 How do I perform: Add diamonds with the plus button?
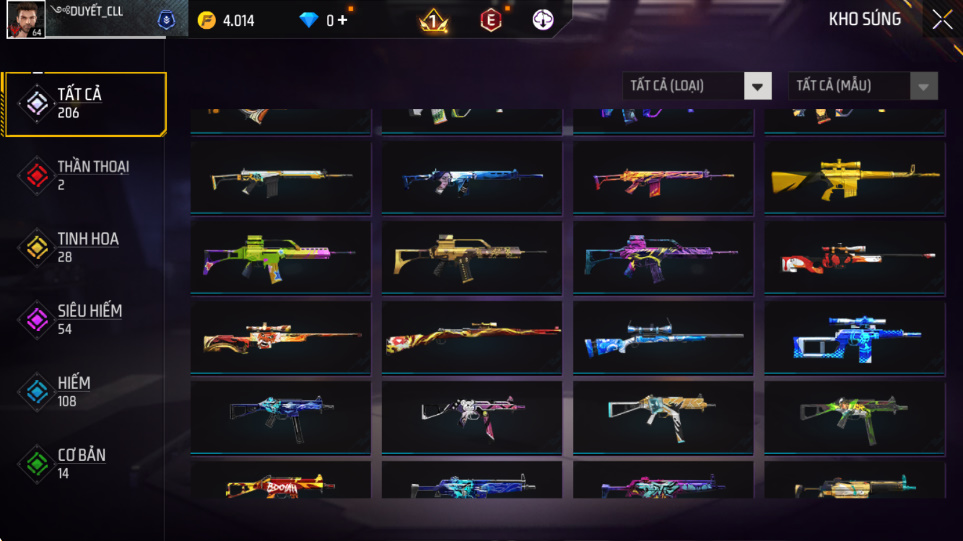[x=343, y=20]
